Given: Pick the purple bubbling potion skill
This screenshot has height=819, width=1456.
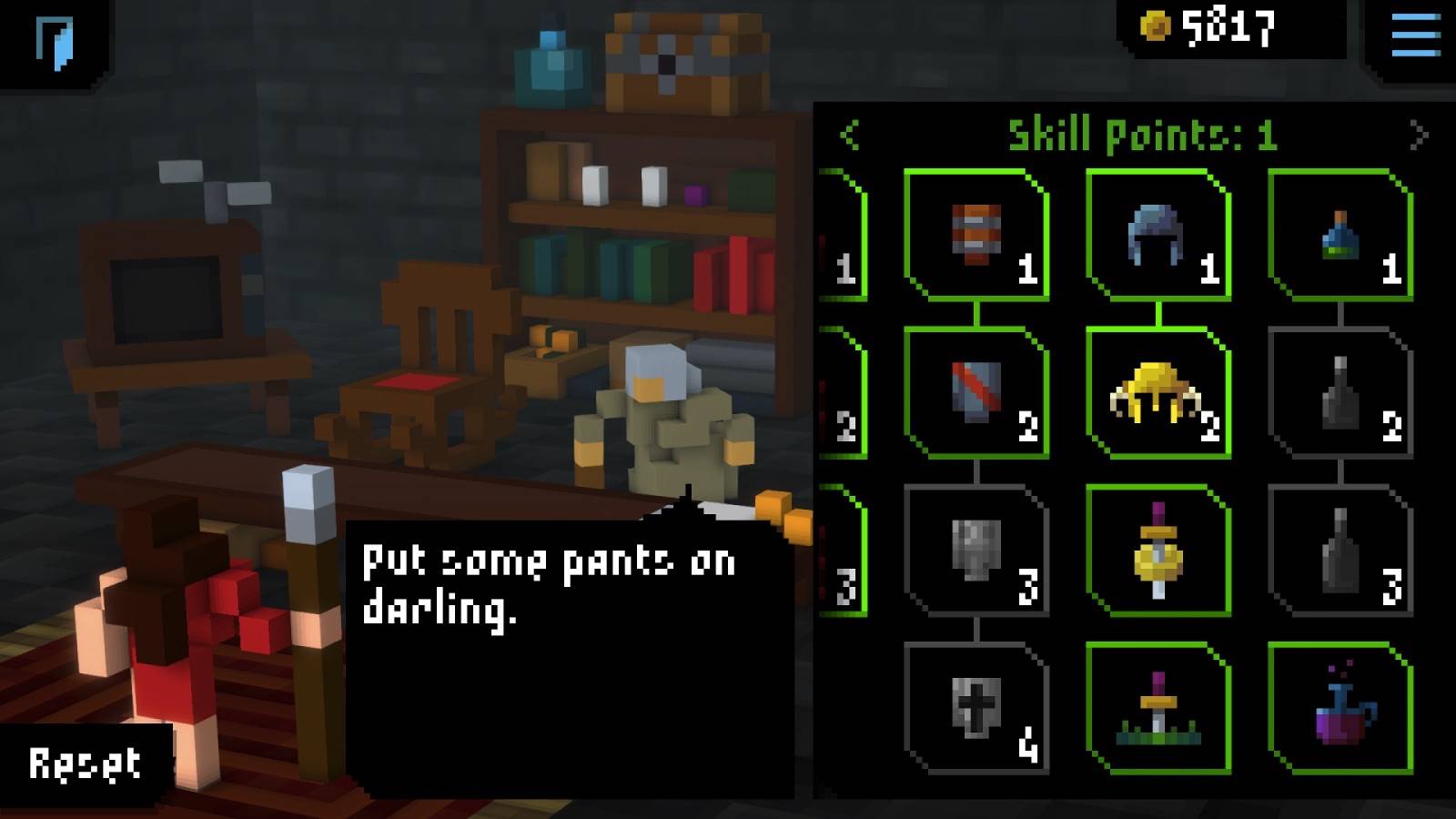Looking at the screenshot, I should click(1340, 708).
